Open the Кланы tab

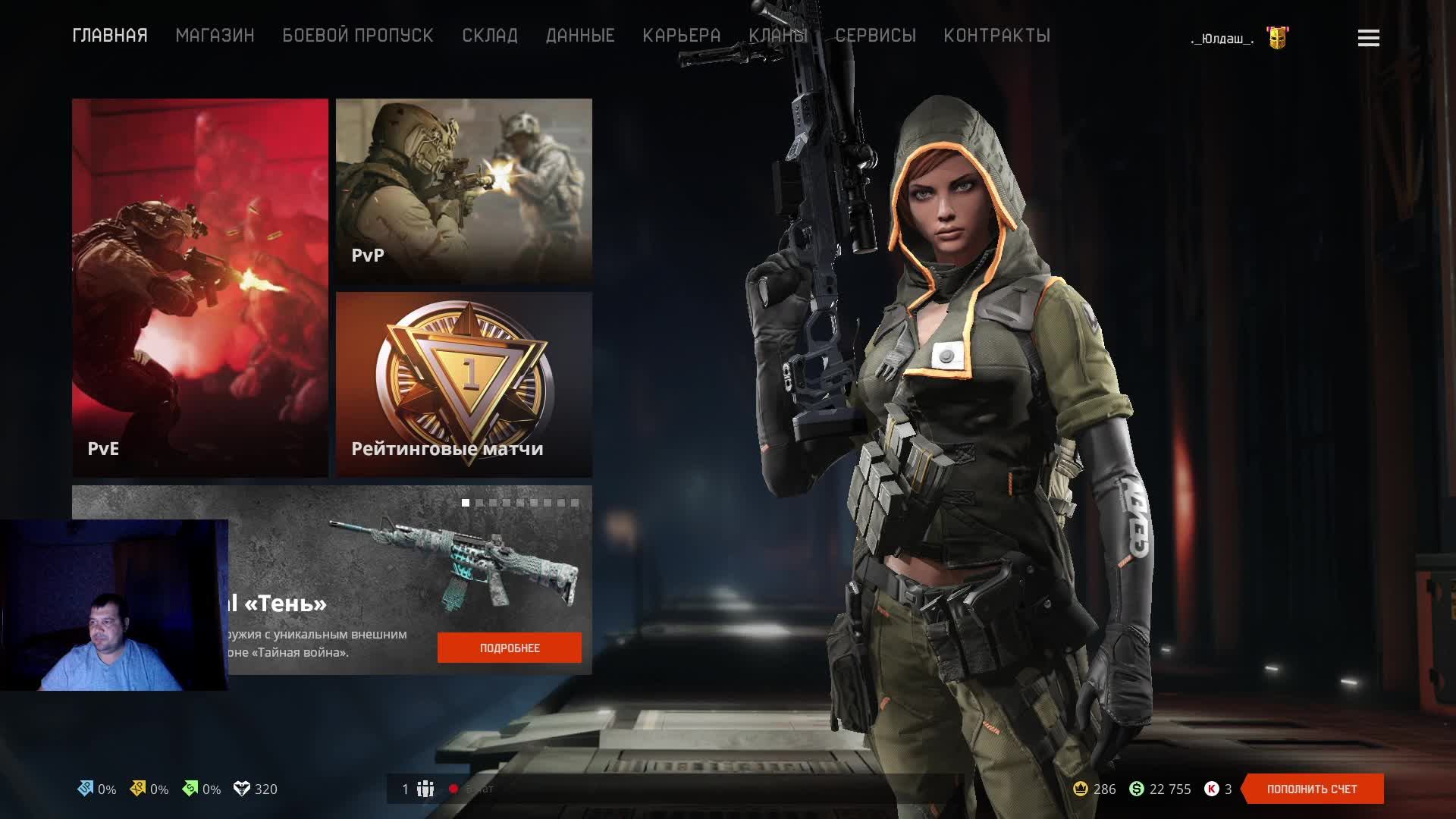point(777,36)
